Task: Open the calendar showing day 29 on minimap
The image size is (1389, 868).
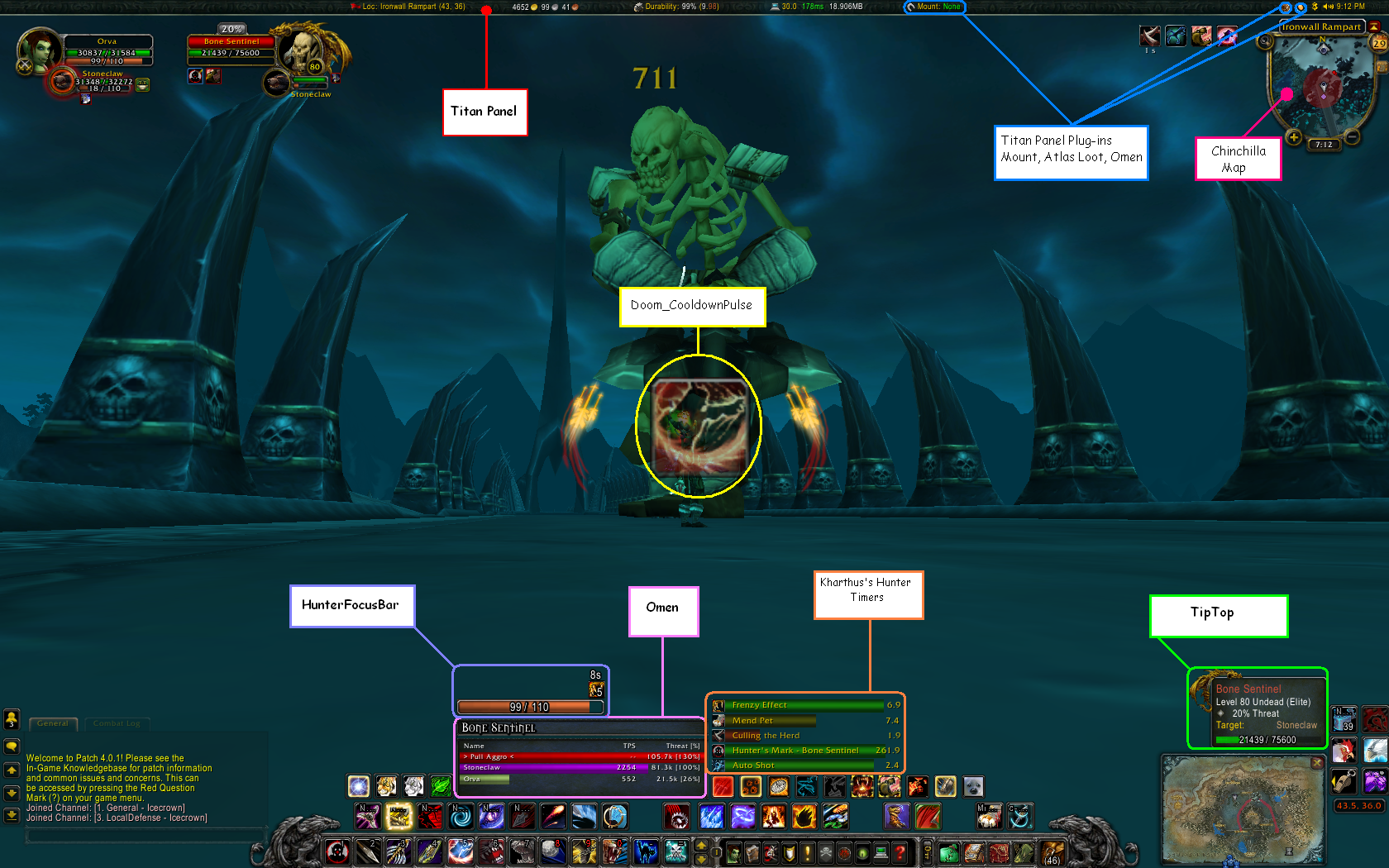Action: pyautogui.click(x=1378, y=43)
